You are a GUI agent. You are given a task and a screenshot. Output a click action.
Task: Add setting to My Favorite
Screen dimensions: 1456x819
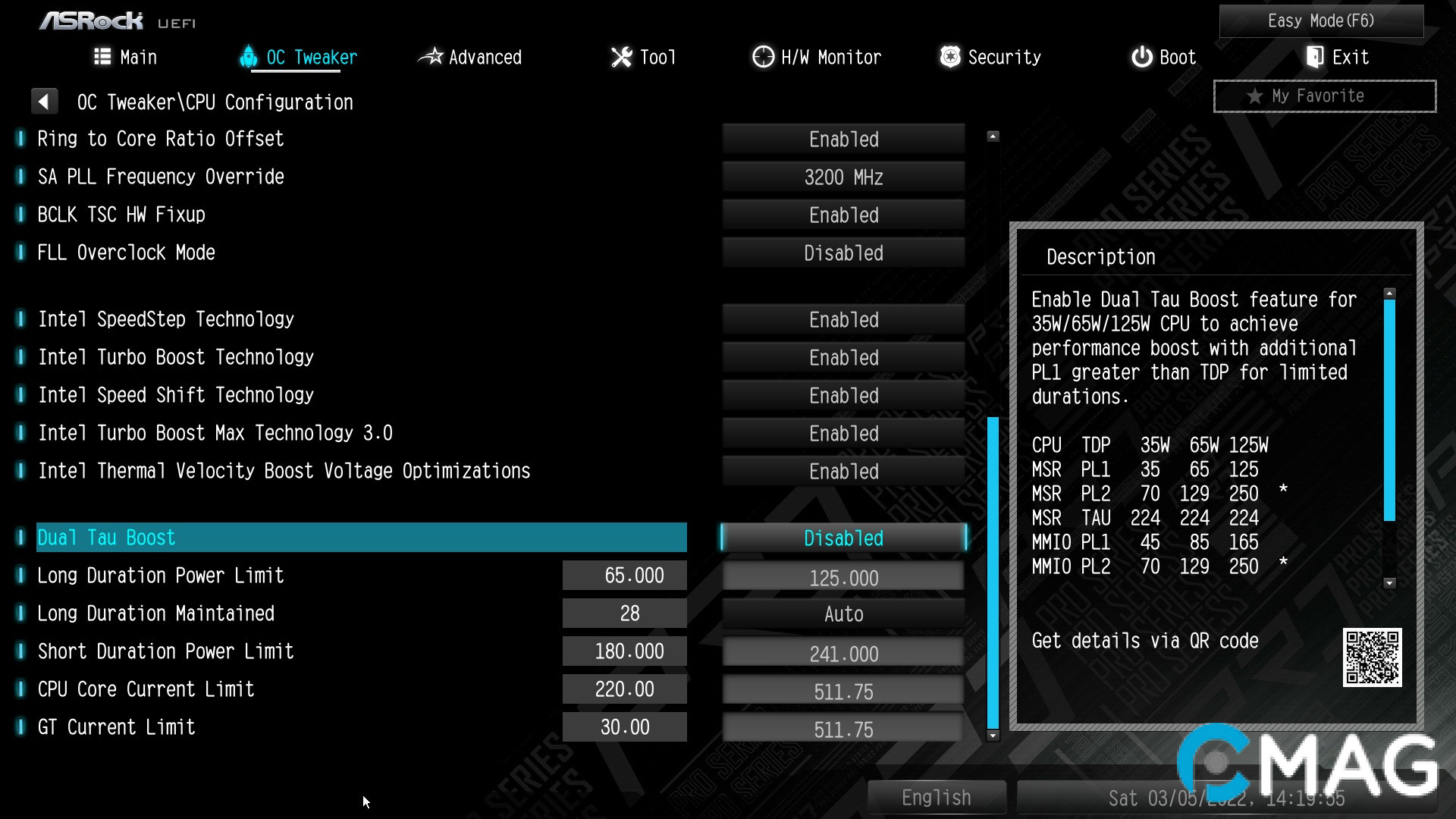pos(1323,96)
